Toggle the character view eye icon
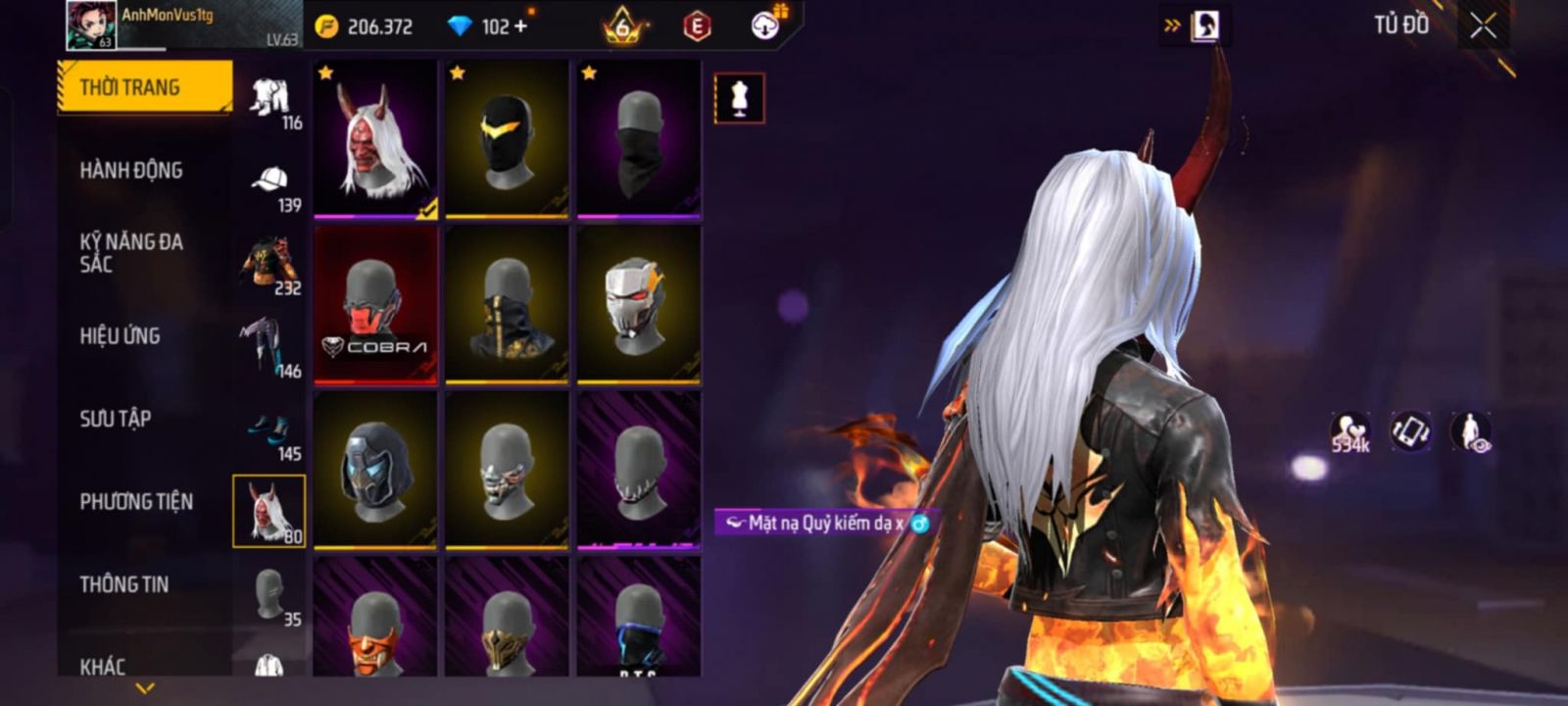Image resolution: width=1568 pixels, height=706 pixels. coord(1471,432)
